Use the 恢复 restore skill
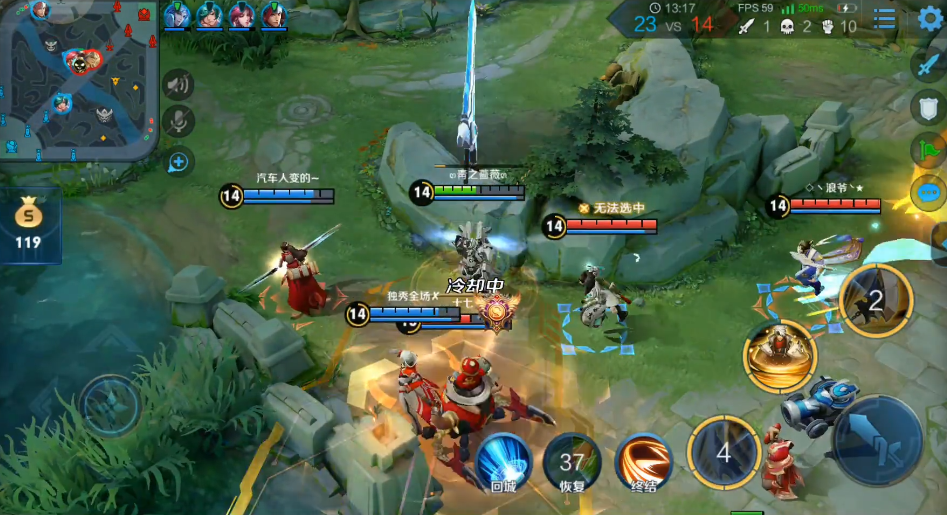The height and width of the screenshot is (515, 947). 572,462
